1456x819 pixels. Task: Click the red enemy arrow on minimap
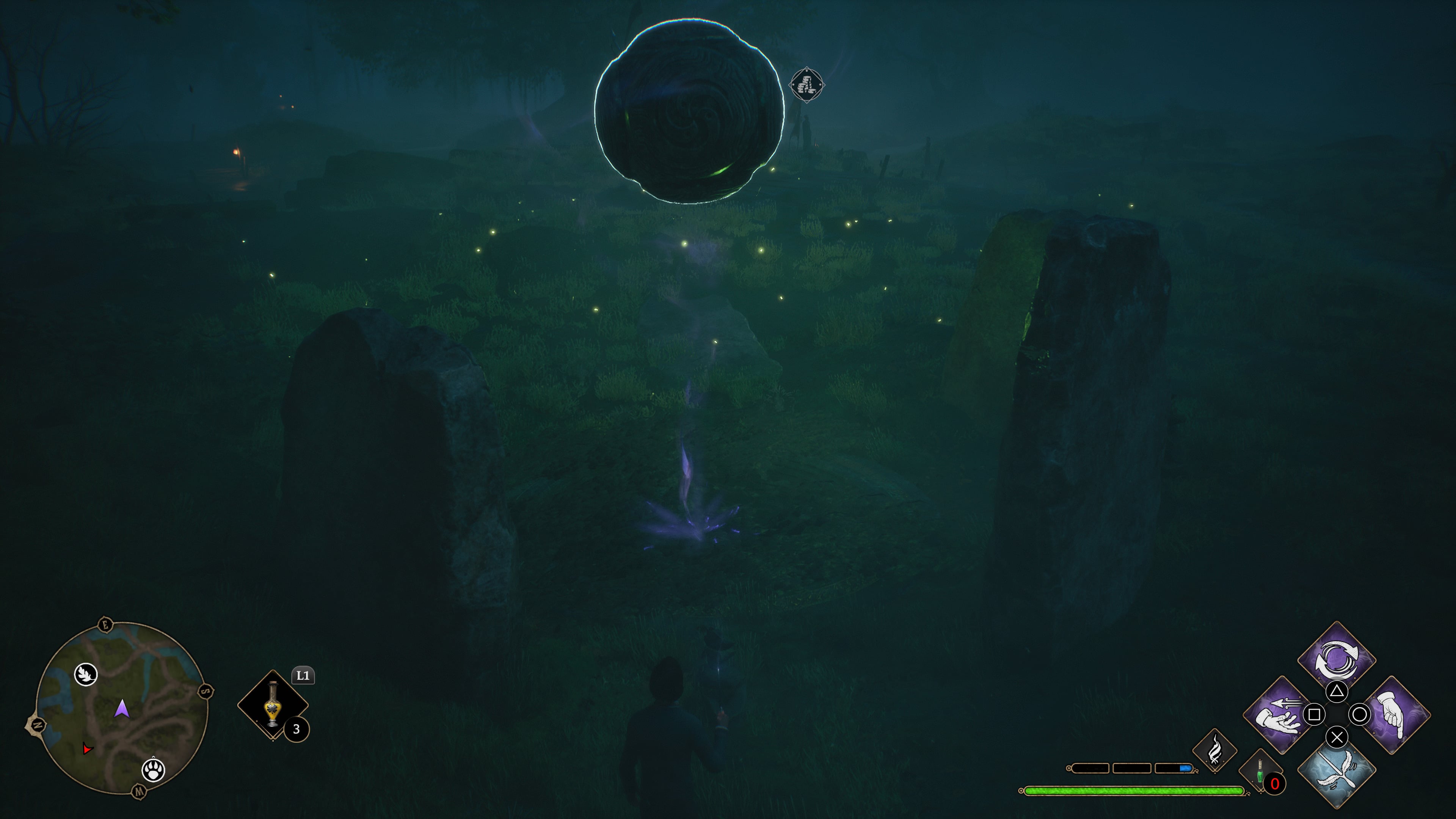pos(86,748)
